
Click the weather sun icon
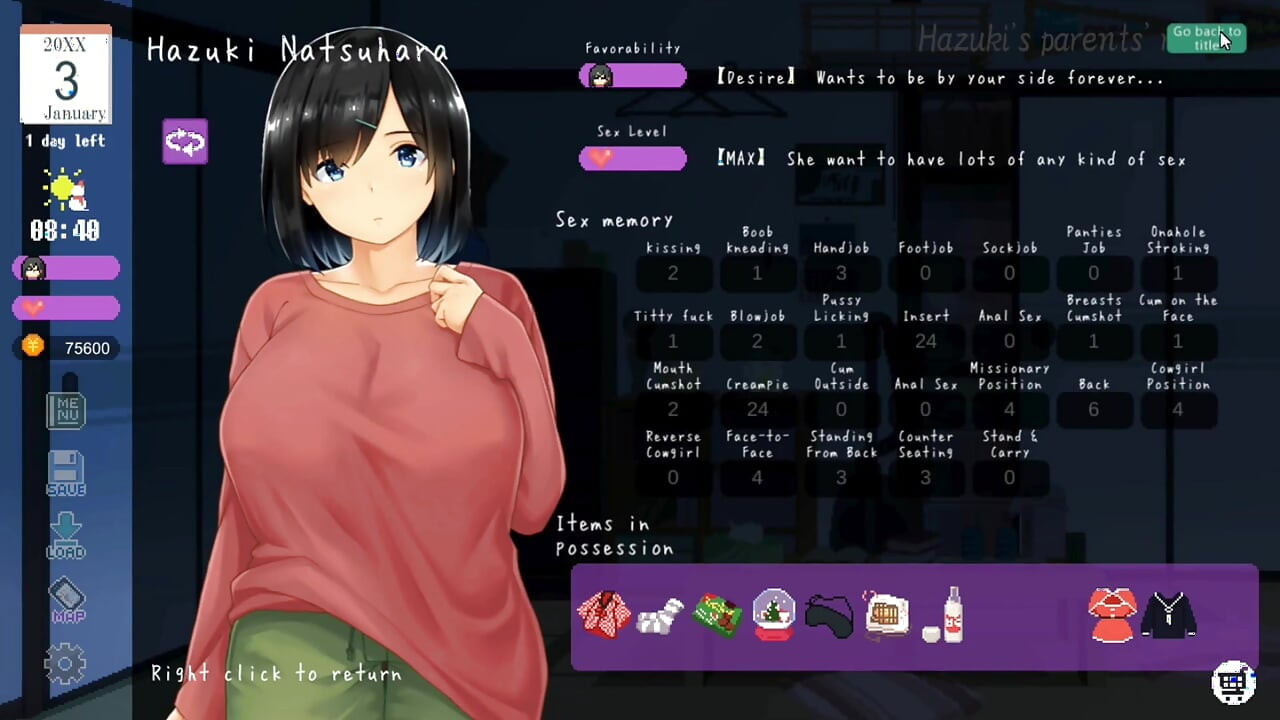point(63,190)
